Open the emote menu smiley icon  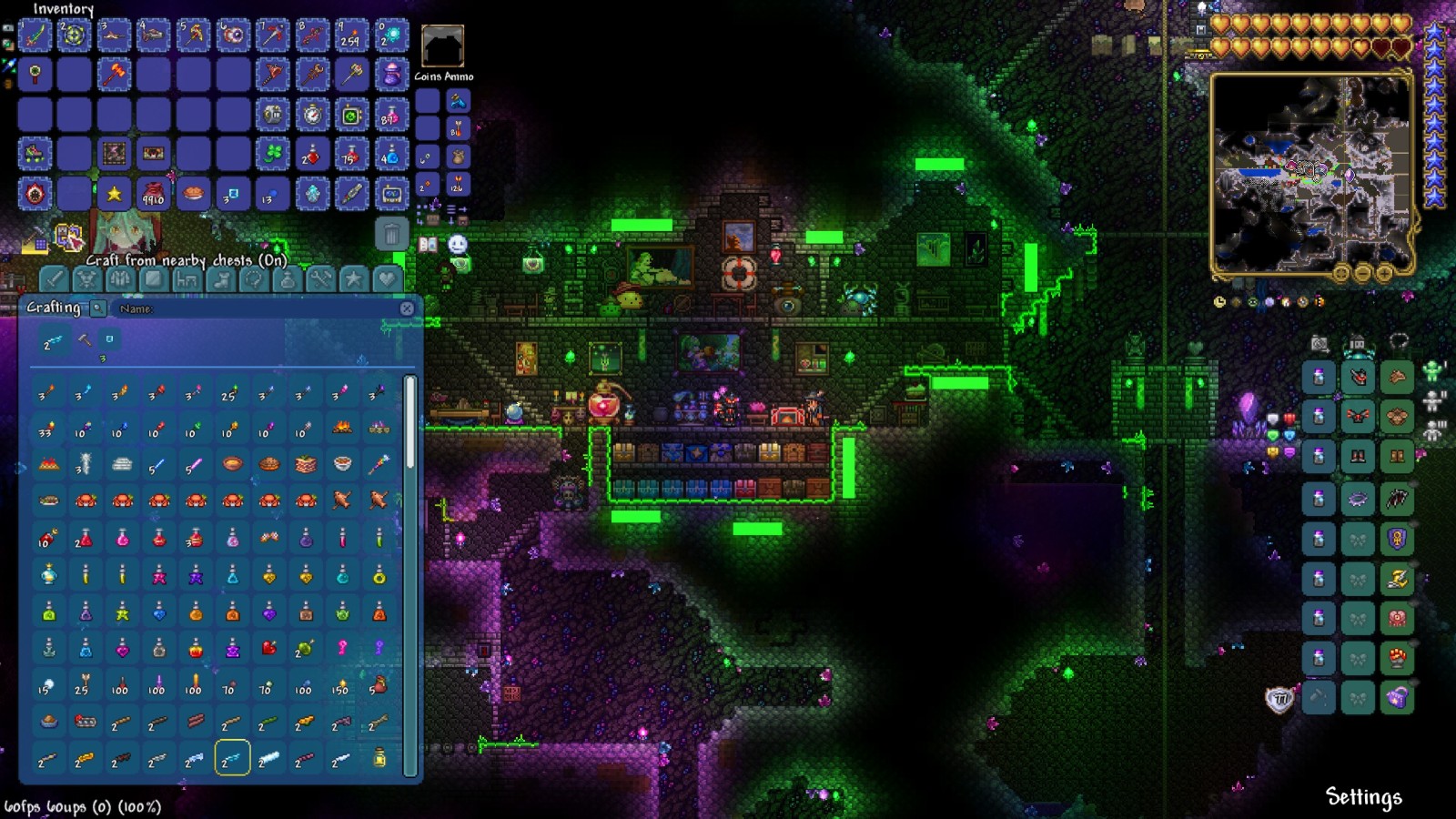(457, 244)
